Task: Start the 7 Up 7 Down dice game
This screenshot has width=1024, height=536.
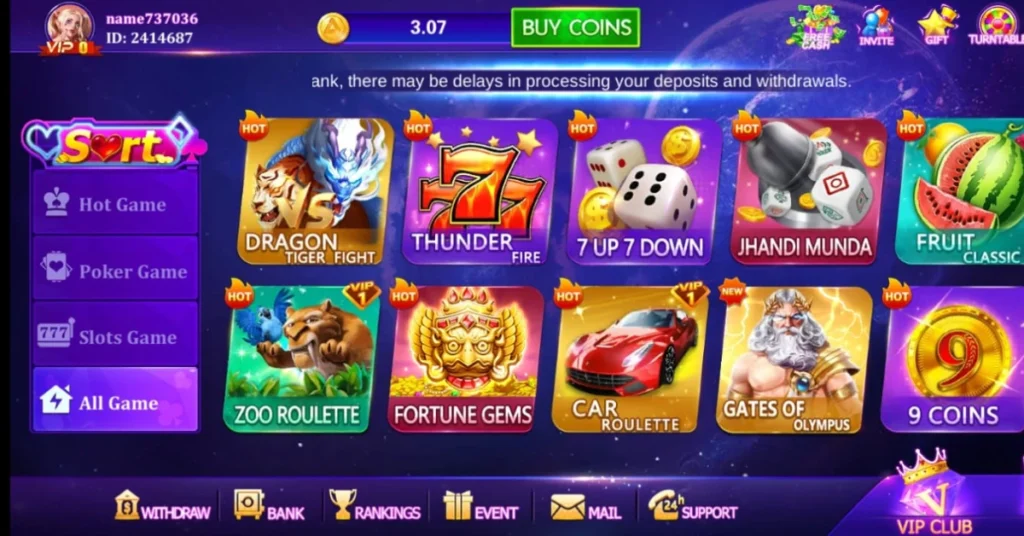Action: coord(644,191)
